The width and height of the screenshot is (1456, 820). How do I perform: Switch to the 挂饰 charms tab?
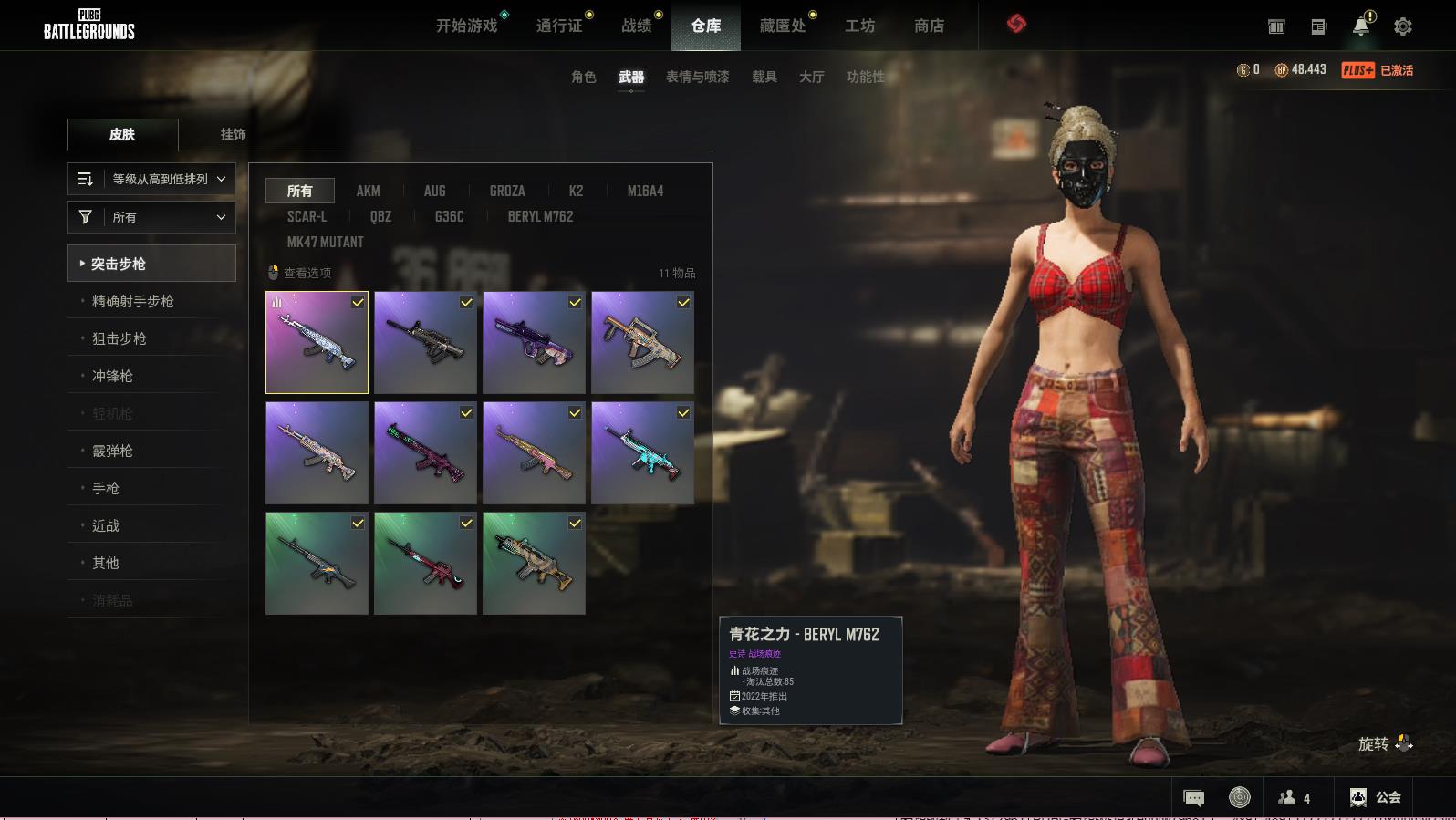pos(233,134)
